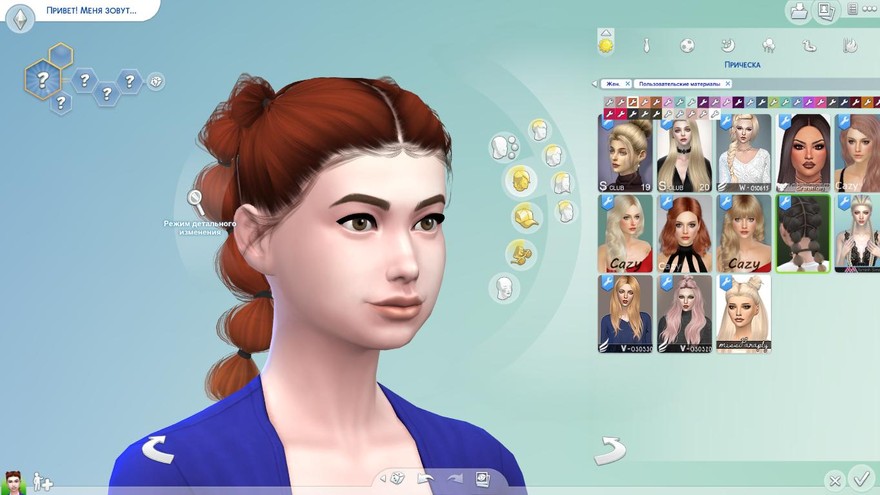Select the hat category icon
Viewport: 880px width, 495px height.
coord(527,216)
